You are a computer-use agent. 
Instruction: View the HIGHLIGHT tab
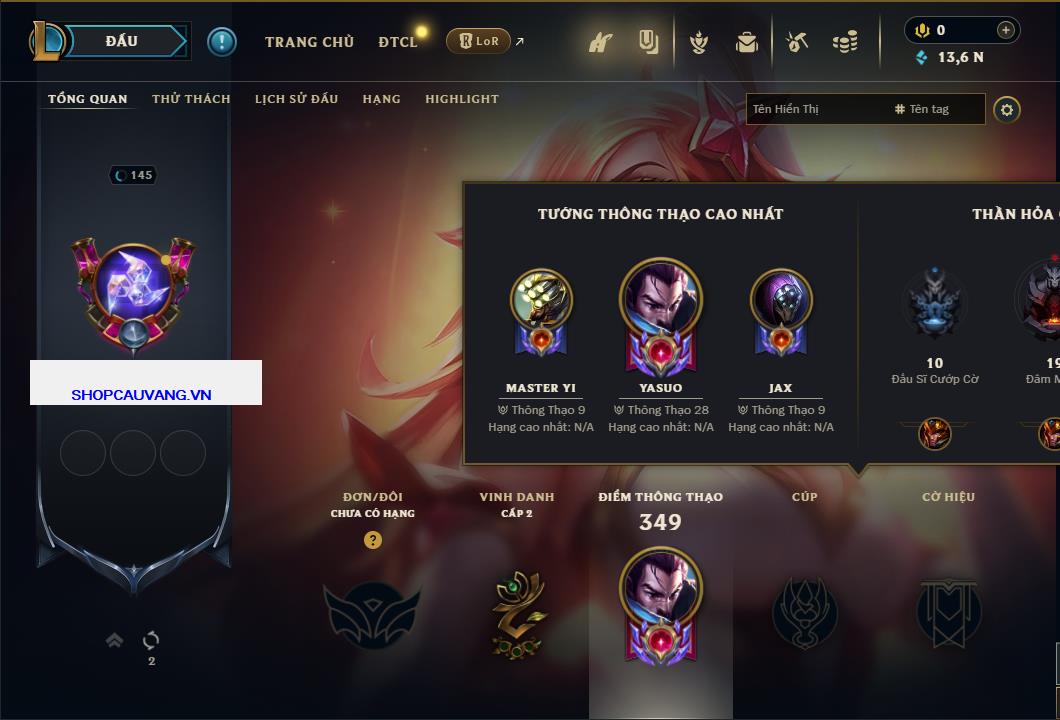click(x=461, y=99)
